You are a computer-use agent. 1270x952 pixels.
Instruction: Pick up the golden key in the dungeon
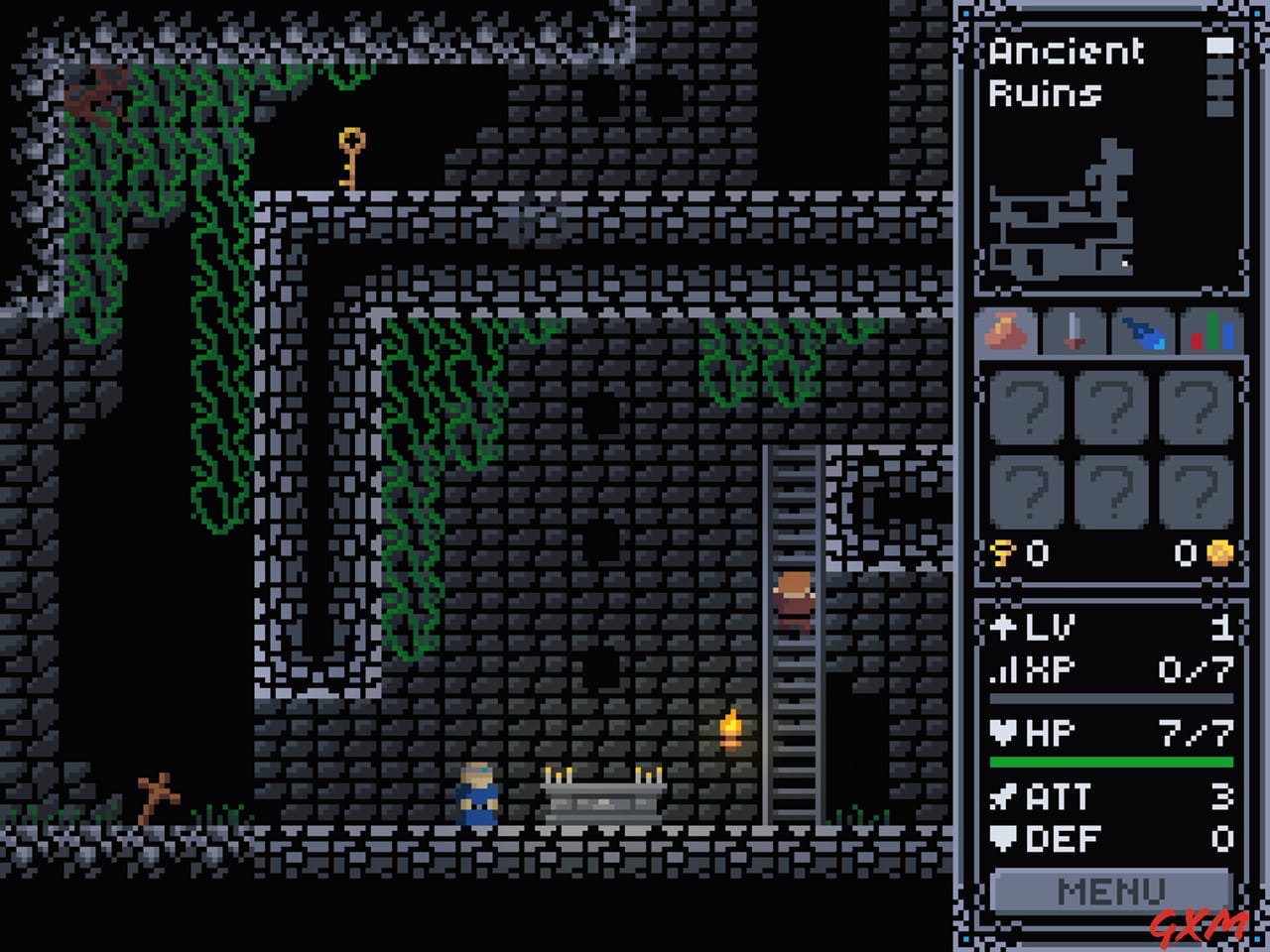(x=349, y=159)
